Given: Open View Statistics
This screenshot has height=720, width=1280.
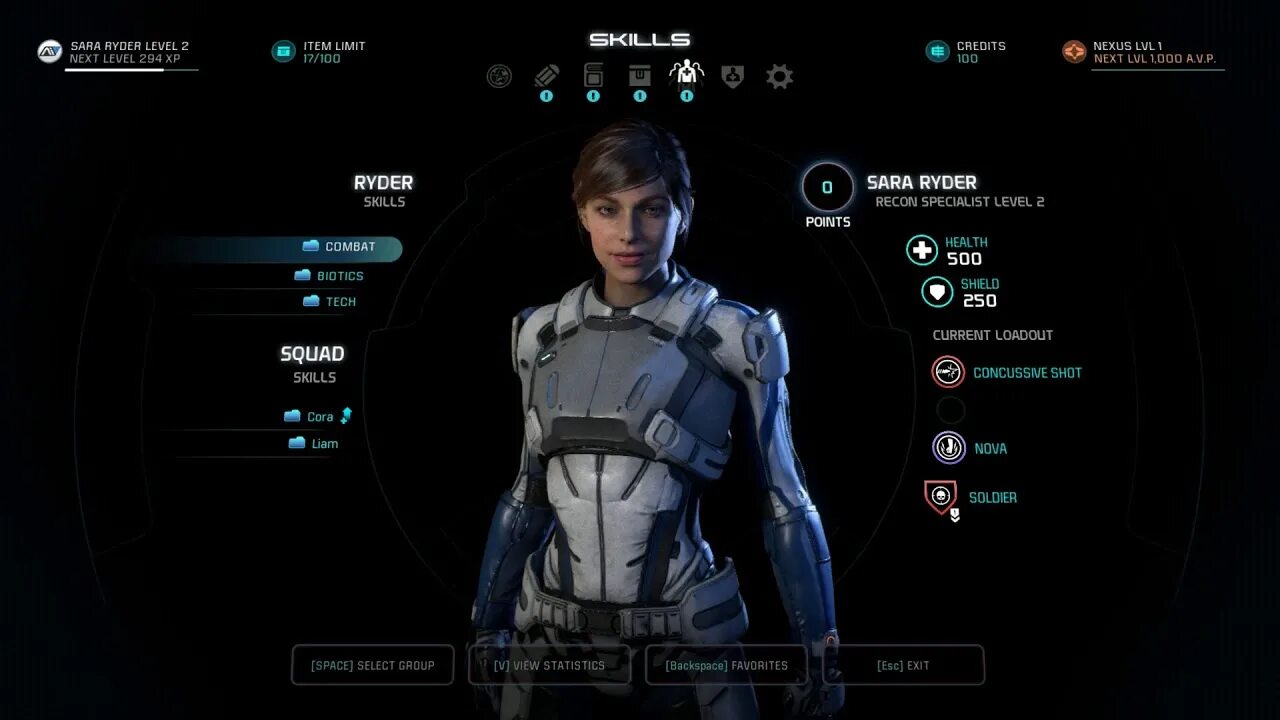Looking at the screenshot, I should [x=549, y=665].
